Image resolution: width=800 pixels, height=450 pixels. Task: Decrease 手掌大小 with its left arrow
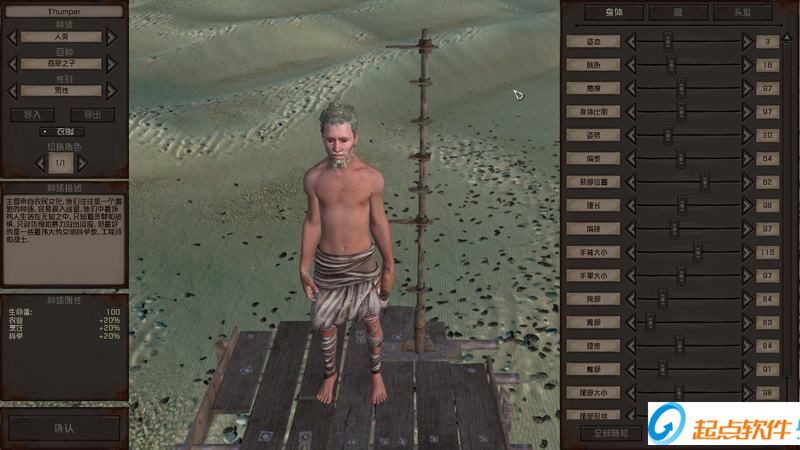[x=632, y=275]
